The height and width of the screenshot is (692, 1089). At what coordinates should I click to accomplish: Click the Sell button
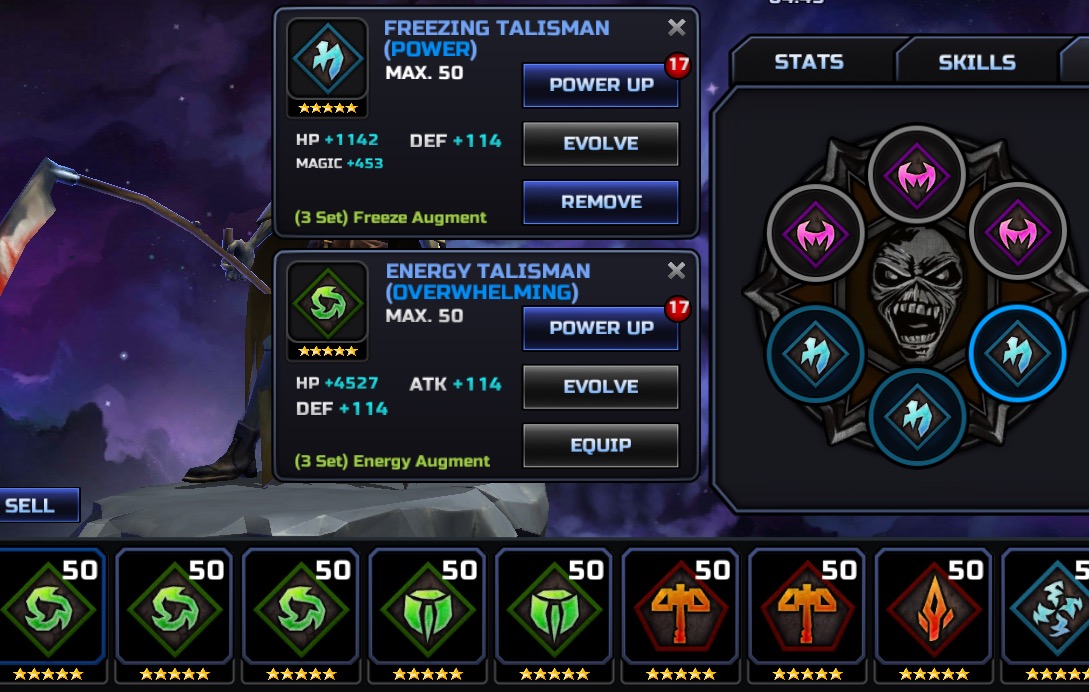32,505
